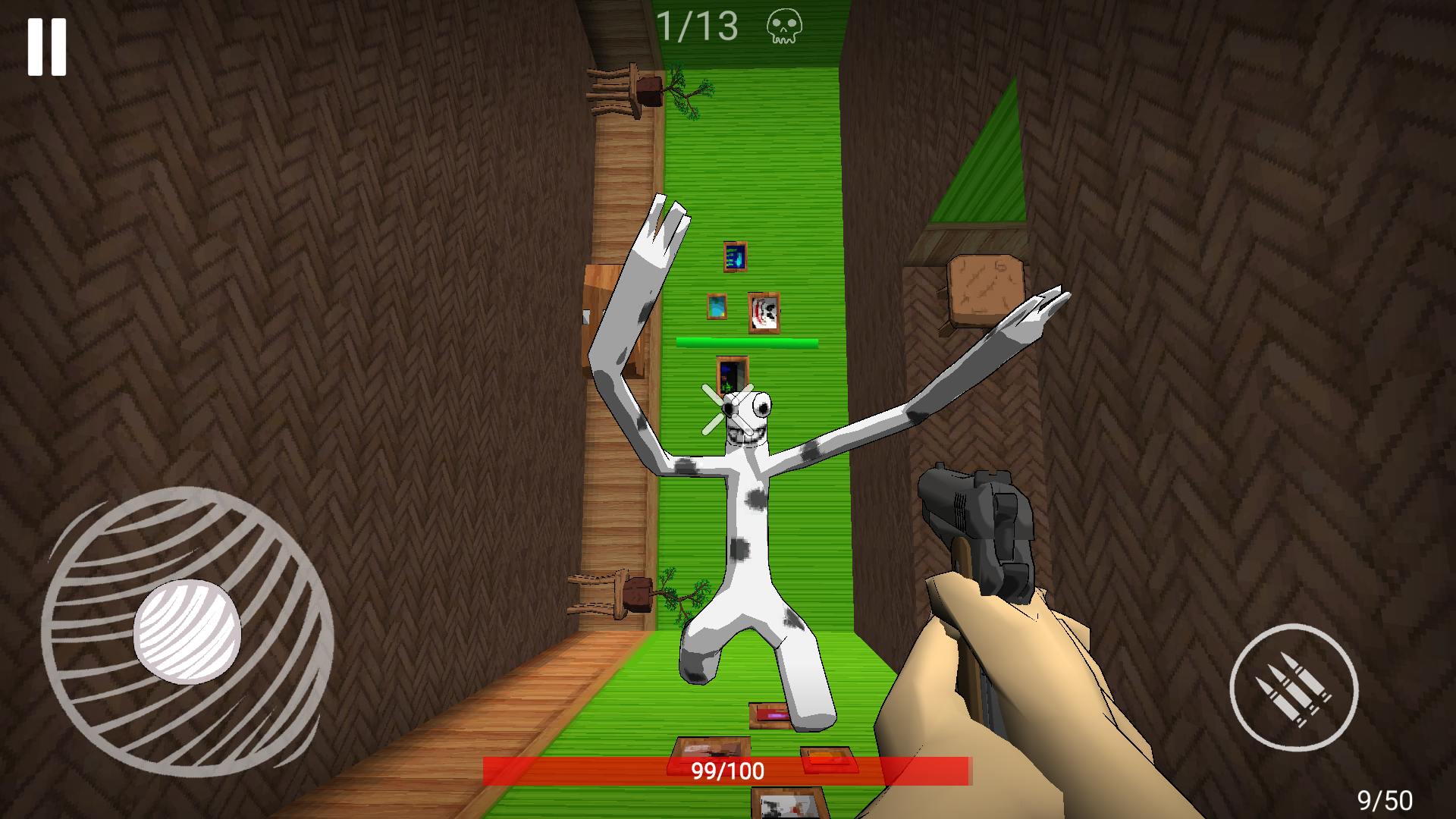Screen dimensions: 1456x819
Task: Tap the red health bar showing 99/100
Action: [728, 772]
